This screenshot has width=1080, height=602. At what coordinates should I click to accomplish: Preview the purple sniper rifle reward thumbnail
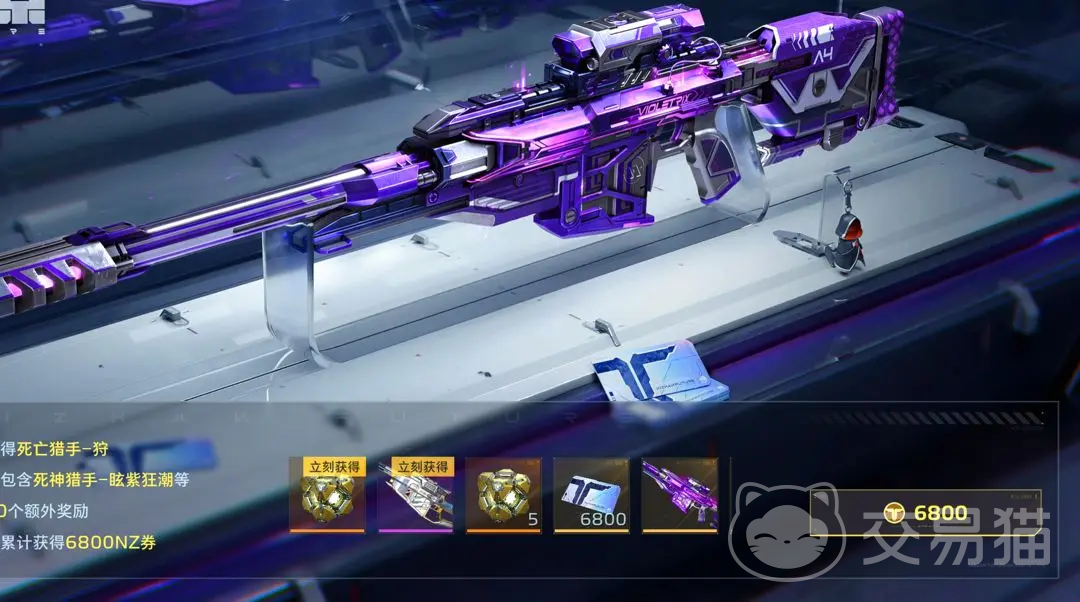pyautogui.click(x=679, y=496)
